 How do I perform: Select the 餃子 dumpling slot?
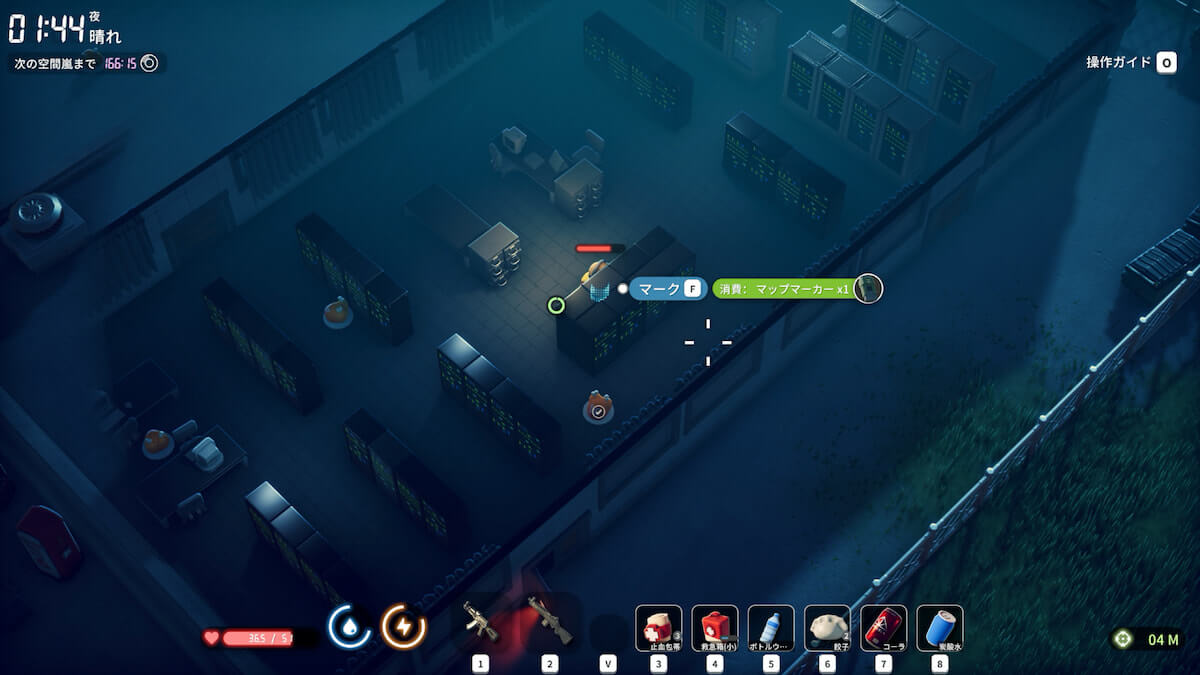827,628
